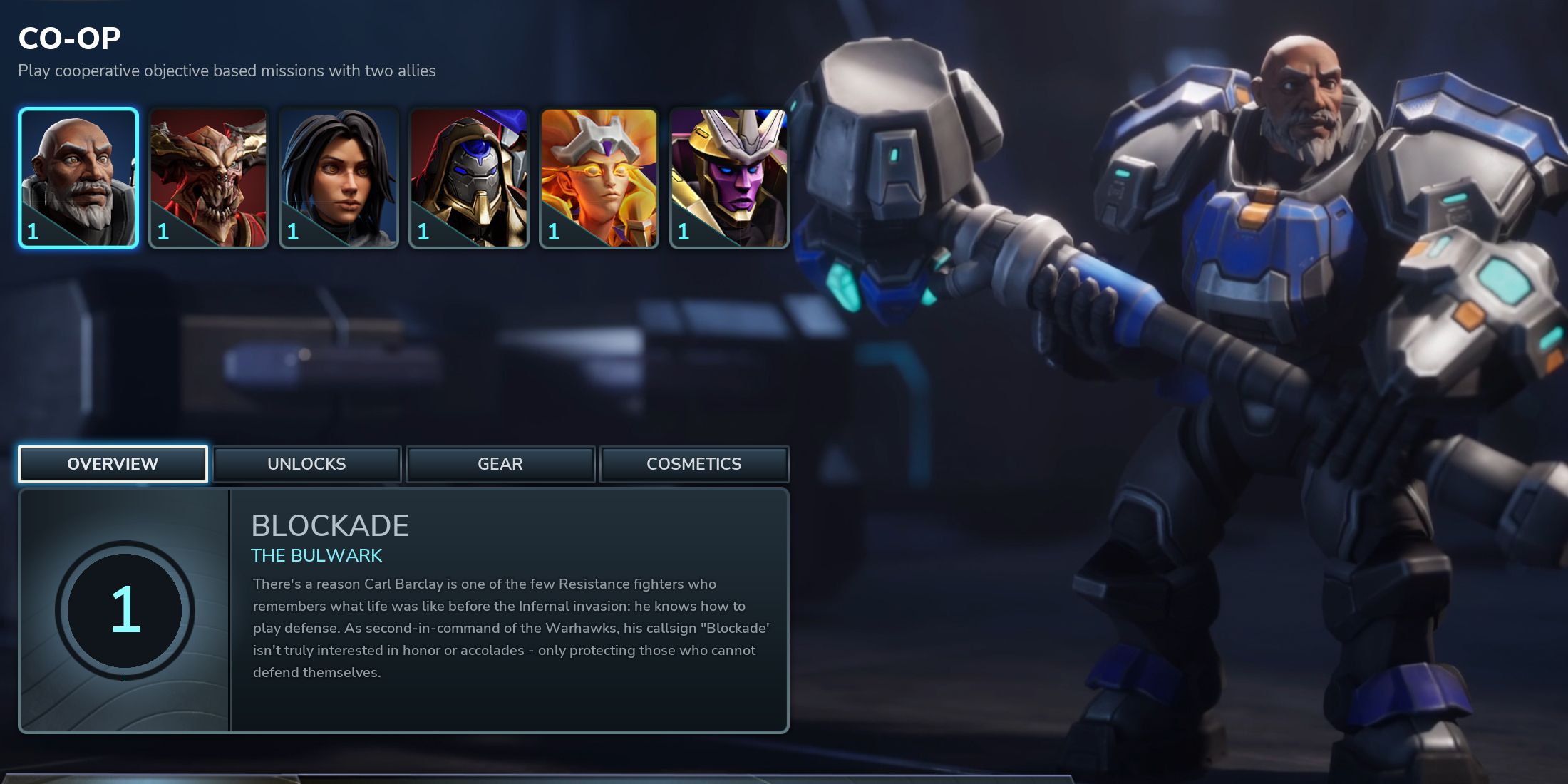Choose the red horned demon commander portrait
Image resolution: width=1568 pixels, height=784 pixels.
pyautogui.click(x=208, y=178)
